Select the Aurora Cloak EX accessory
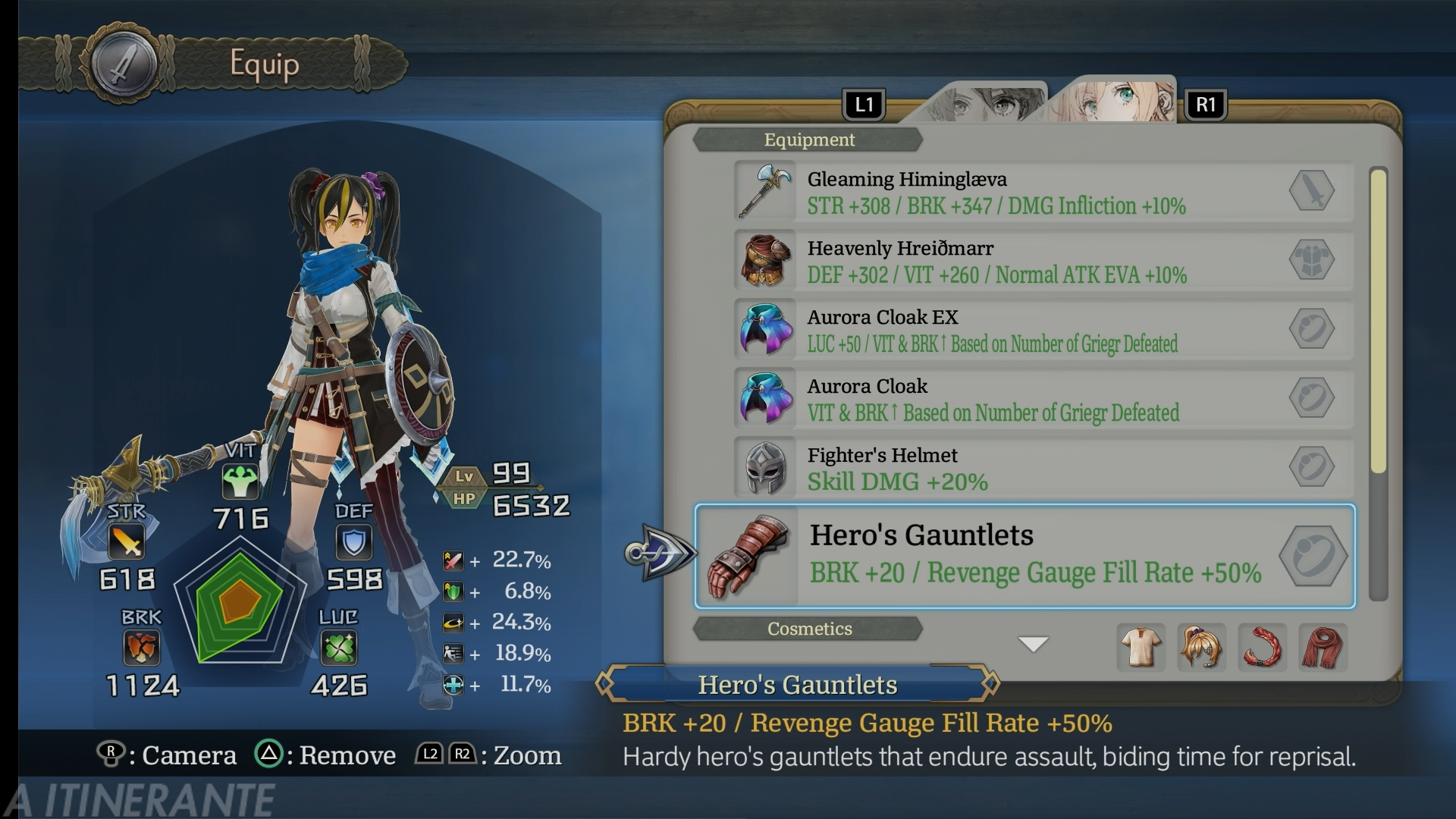 click(x=1043, y=330)
